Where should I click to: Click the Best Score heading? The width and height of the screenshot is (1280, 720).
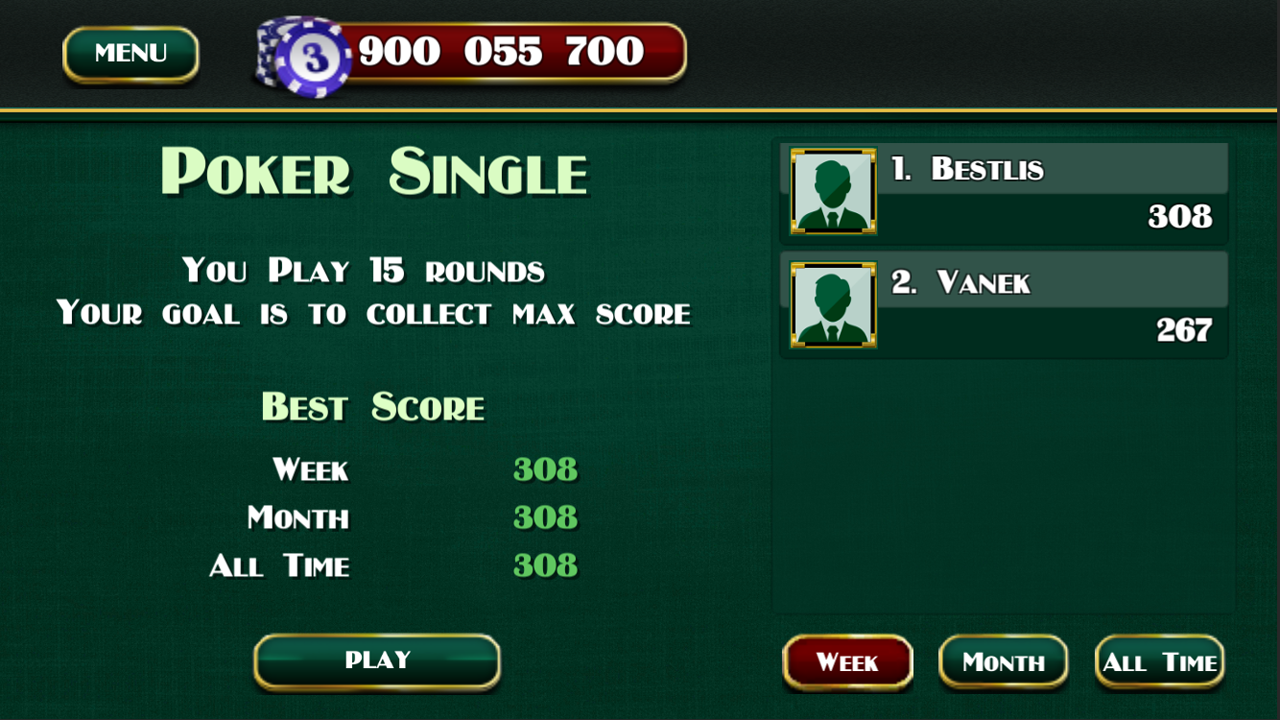pyautogui.click(x=372, y=407)
